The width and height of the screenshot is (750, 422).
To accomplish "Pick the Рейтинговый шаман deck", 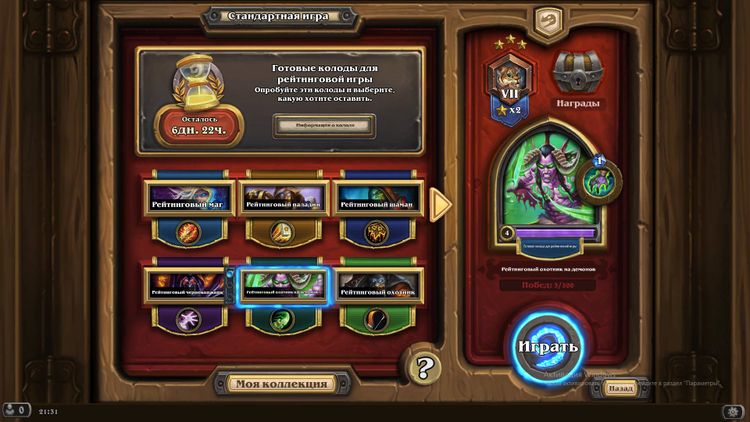I will [x=376, y=203].
